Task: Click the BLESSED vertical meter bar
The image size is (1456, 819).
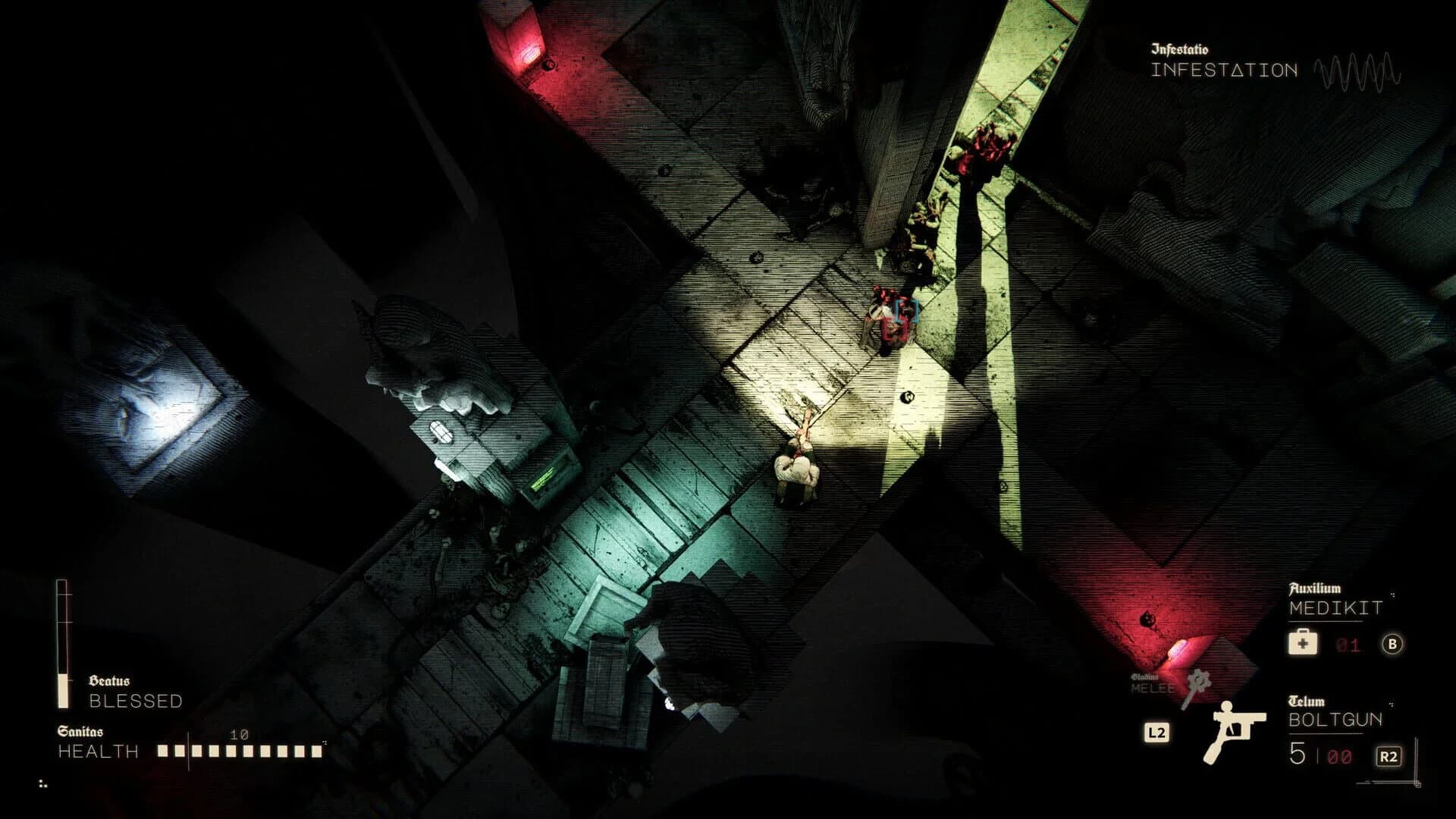Action: tap(61, 645)
